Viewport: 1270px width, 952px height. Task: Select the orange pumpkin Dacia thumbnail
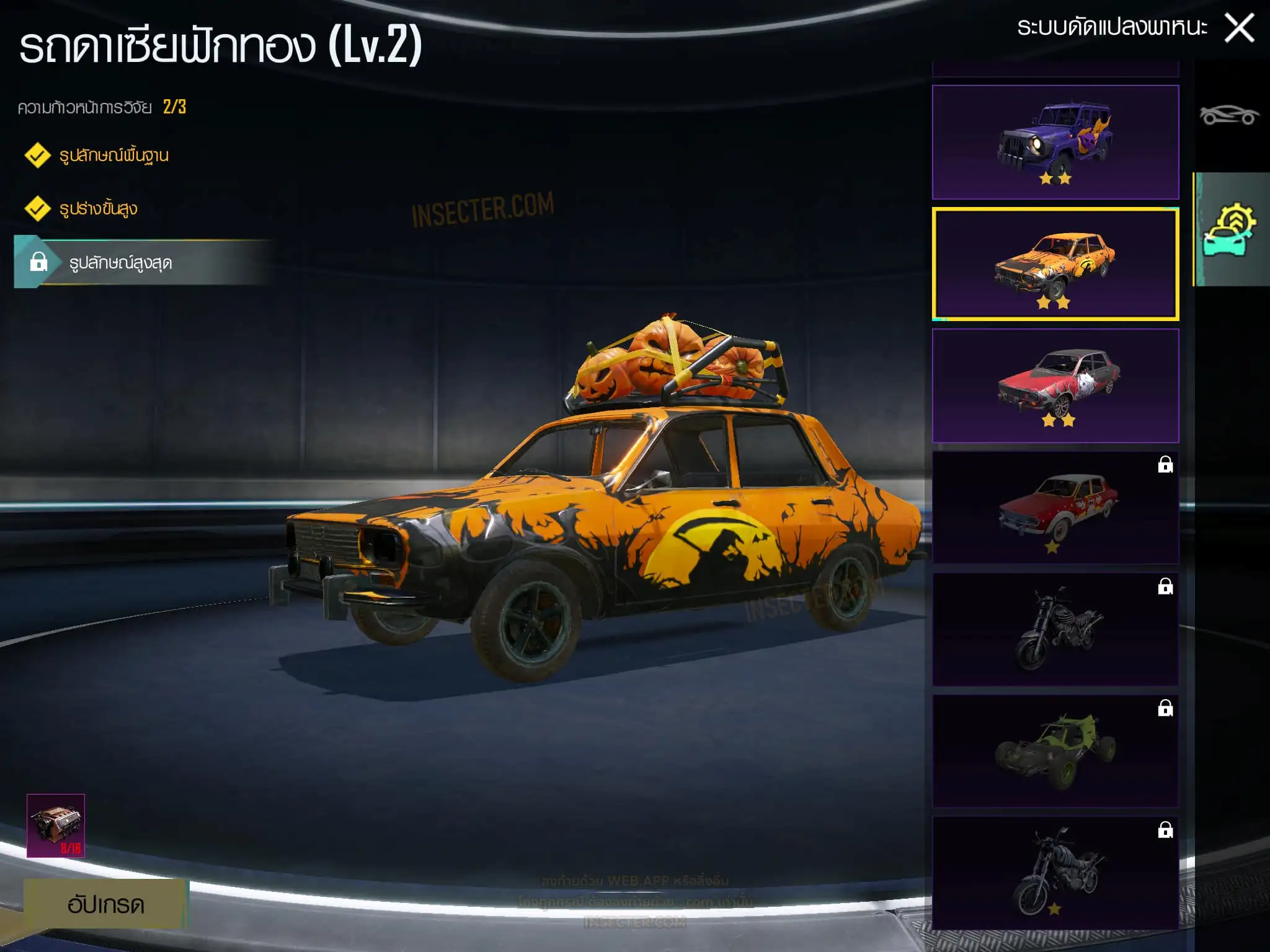tap(1055, 265)
